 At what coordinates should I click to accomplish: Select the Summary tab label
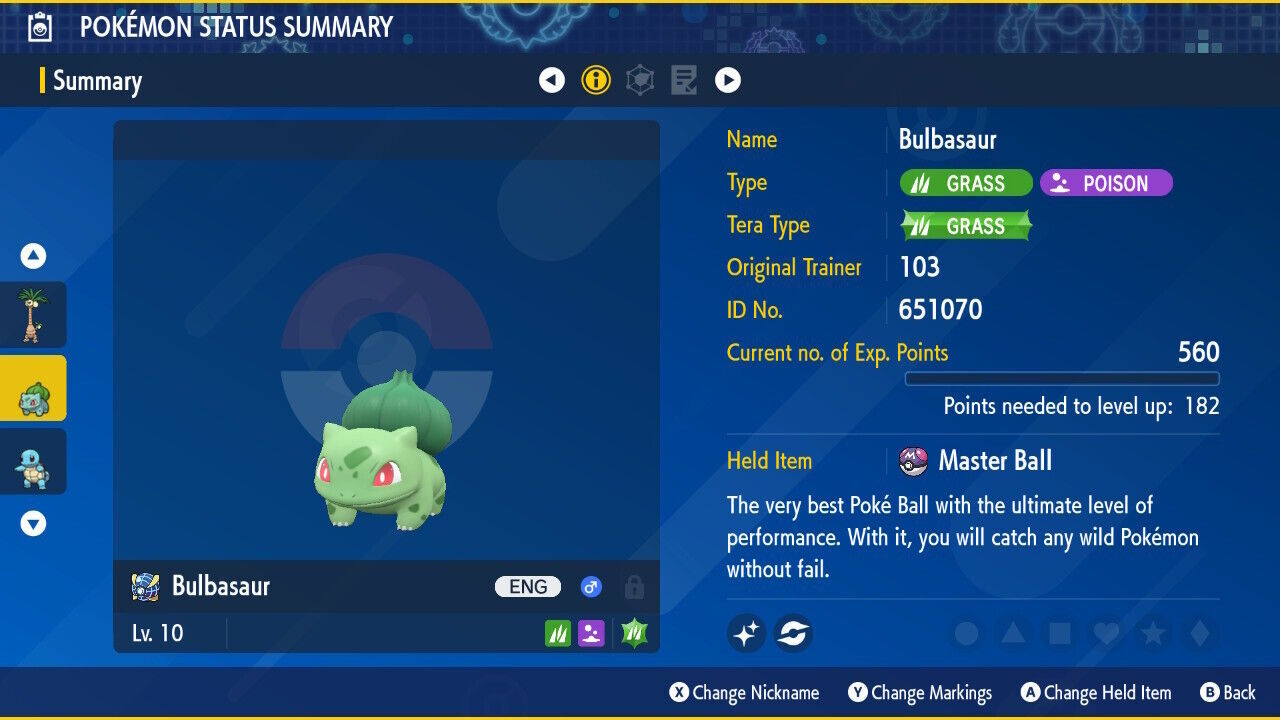[x=98, y=82]
